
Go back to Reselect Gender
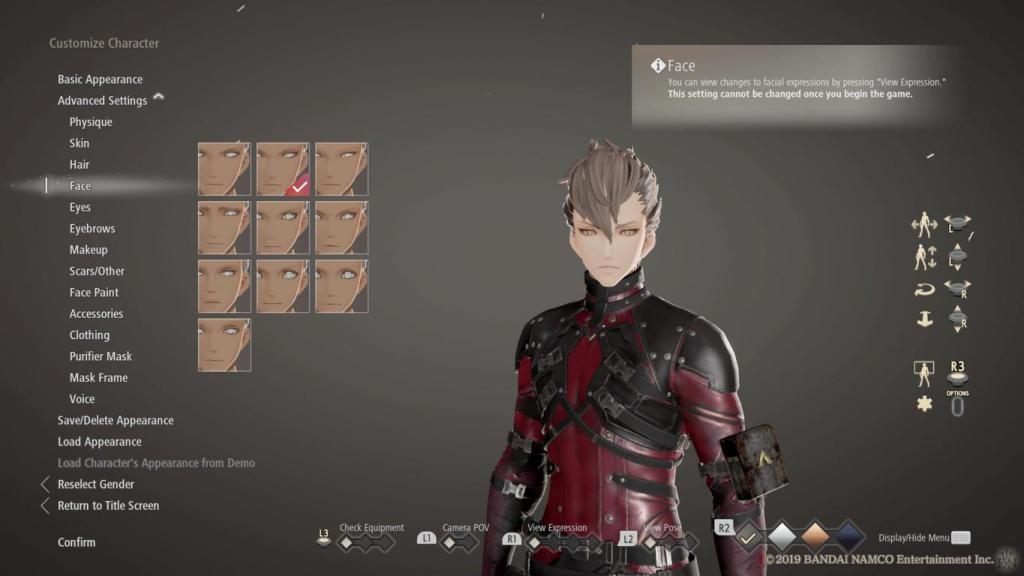point(96,484)
